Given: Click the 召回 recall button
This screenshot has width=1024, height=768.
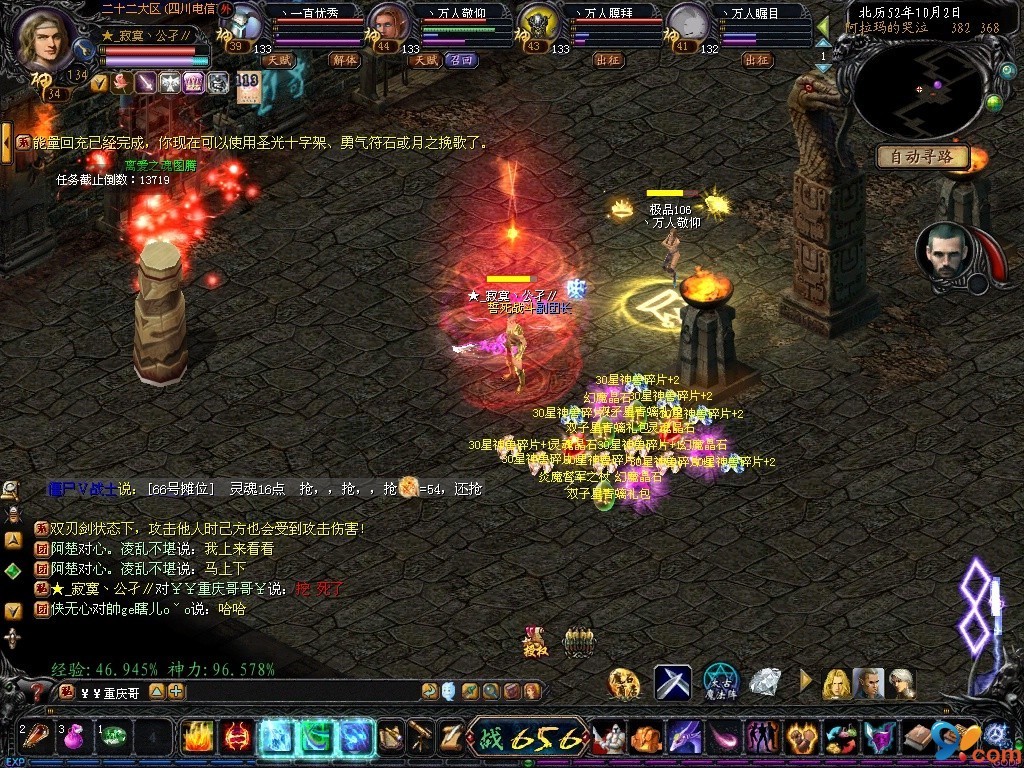Looking at the screenshot, I should [x=461, y=60].
